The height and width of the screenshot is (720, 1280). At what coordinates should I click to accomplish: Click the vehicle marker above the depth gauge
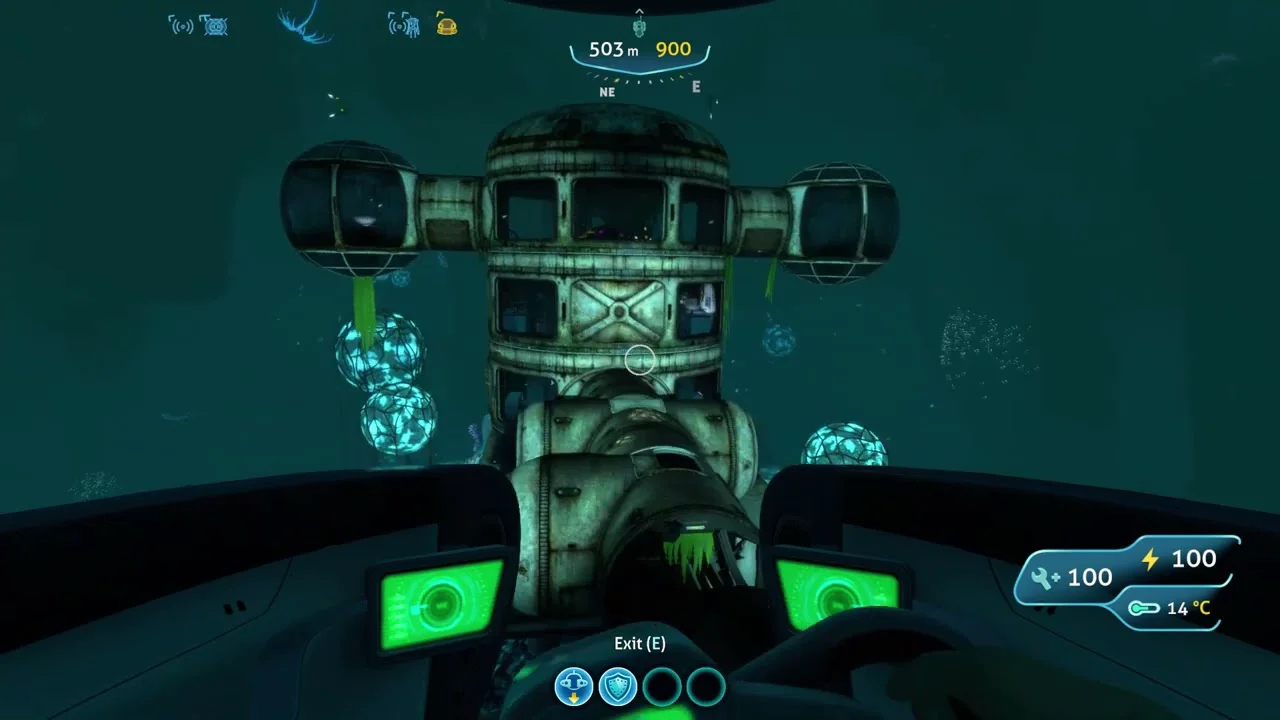(640, 24)
